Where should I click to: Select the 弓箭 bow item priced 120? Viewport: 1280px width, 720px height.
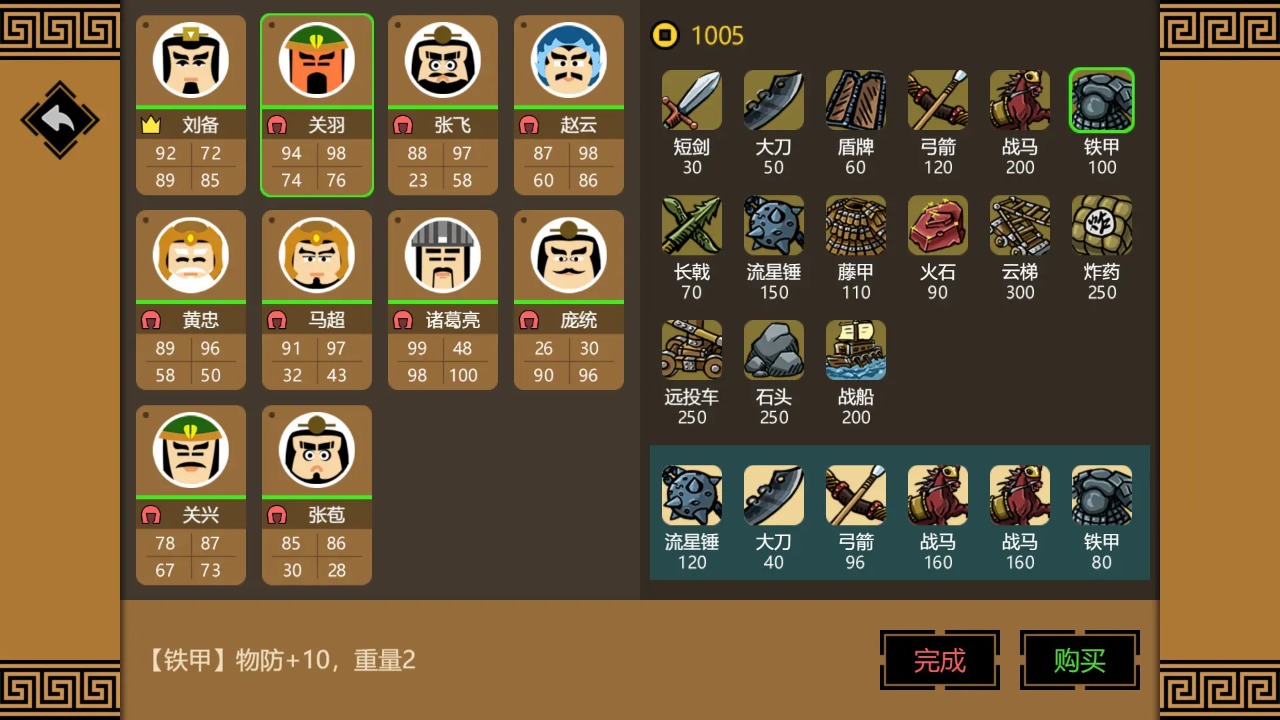pyautogui.click(x=937, y=100)
